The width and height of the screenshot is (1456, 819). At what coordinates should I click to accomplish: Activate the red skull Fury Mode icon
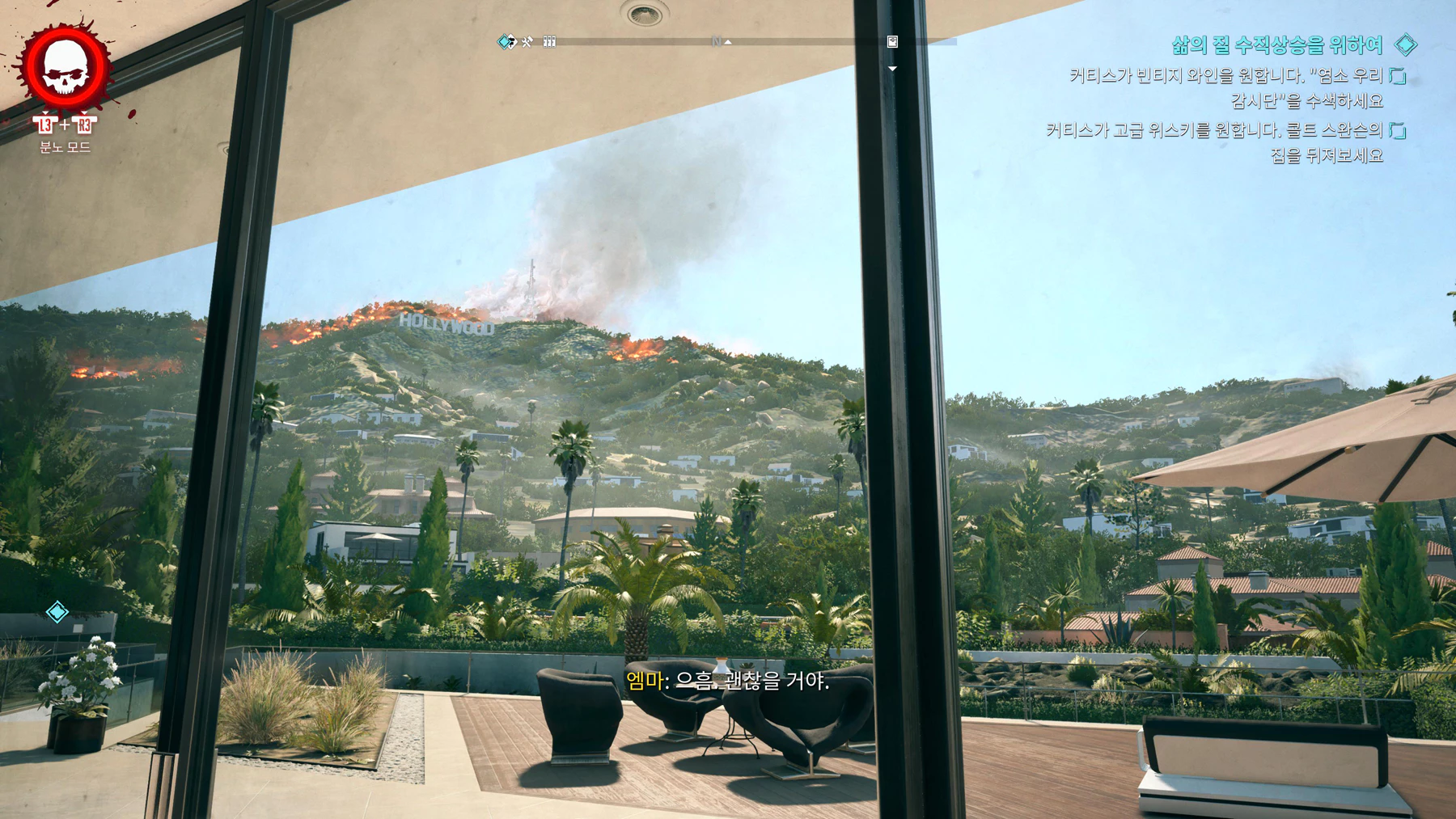pos(66,68)
